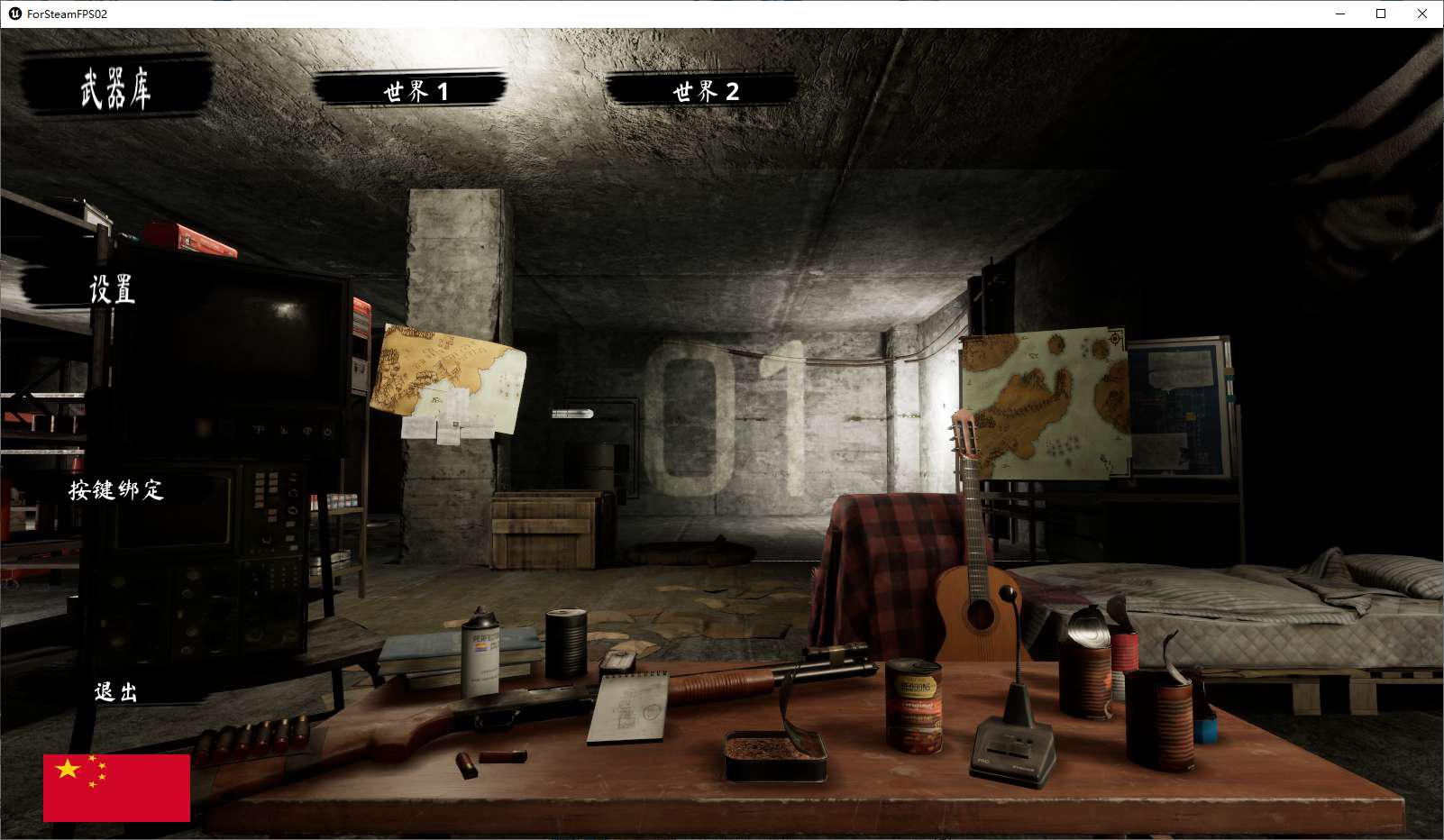Click the Chinese flag language button
The image size is (1444, 840).
pos(116,788)
